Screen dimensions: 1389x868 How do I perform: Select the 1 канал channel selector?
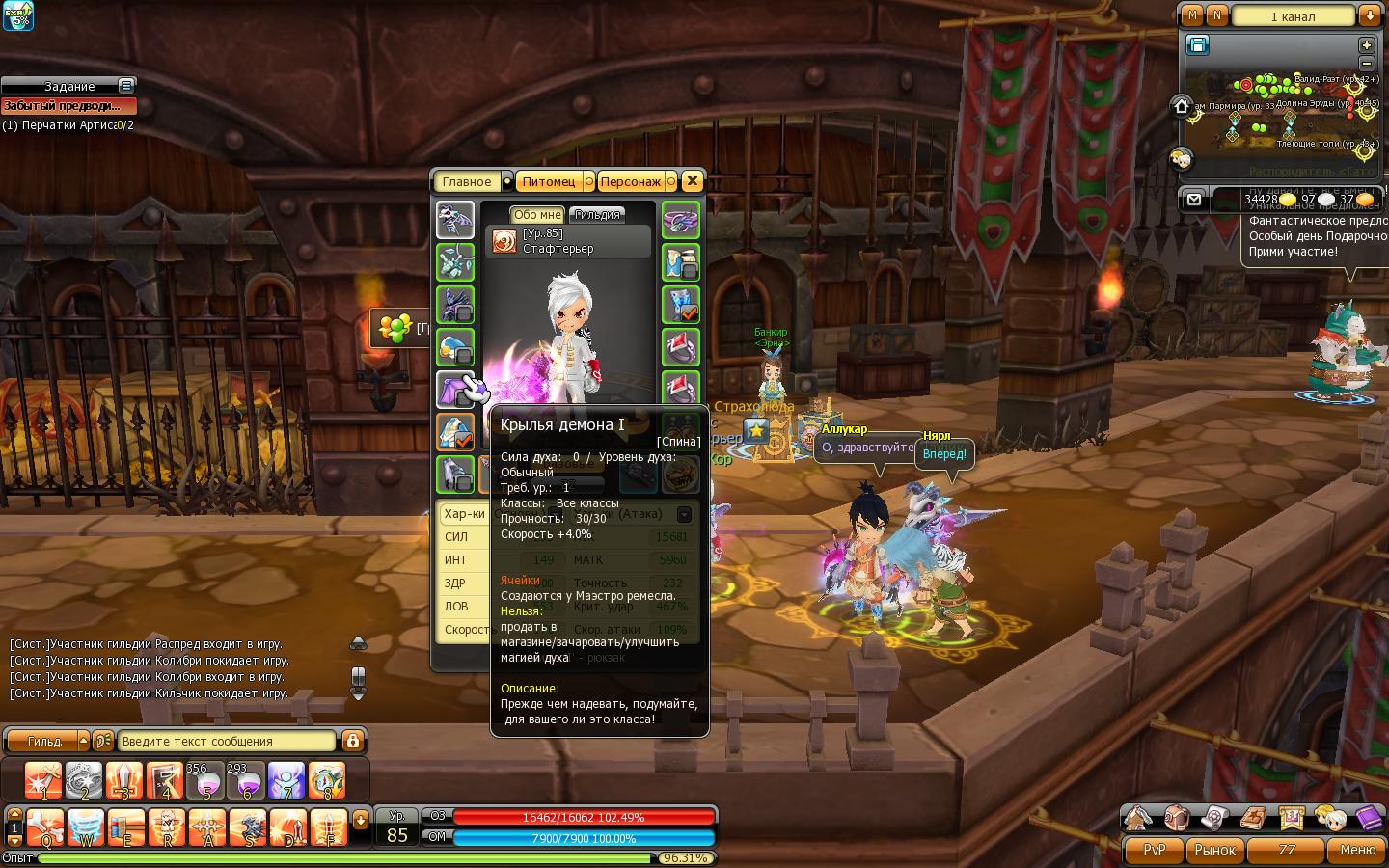click(1293, 16)
